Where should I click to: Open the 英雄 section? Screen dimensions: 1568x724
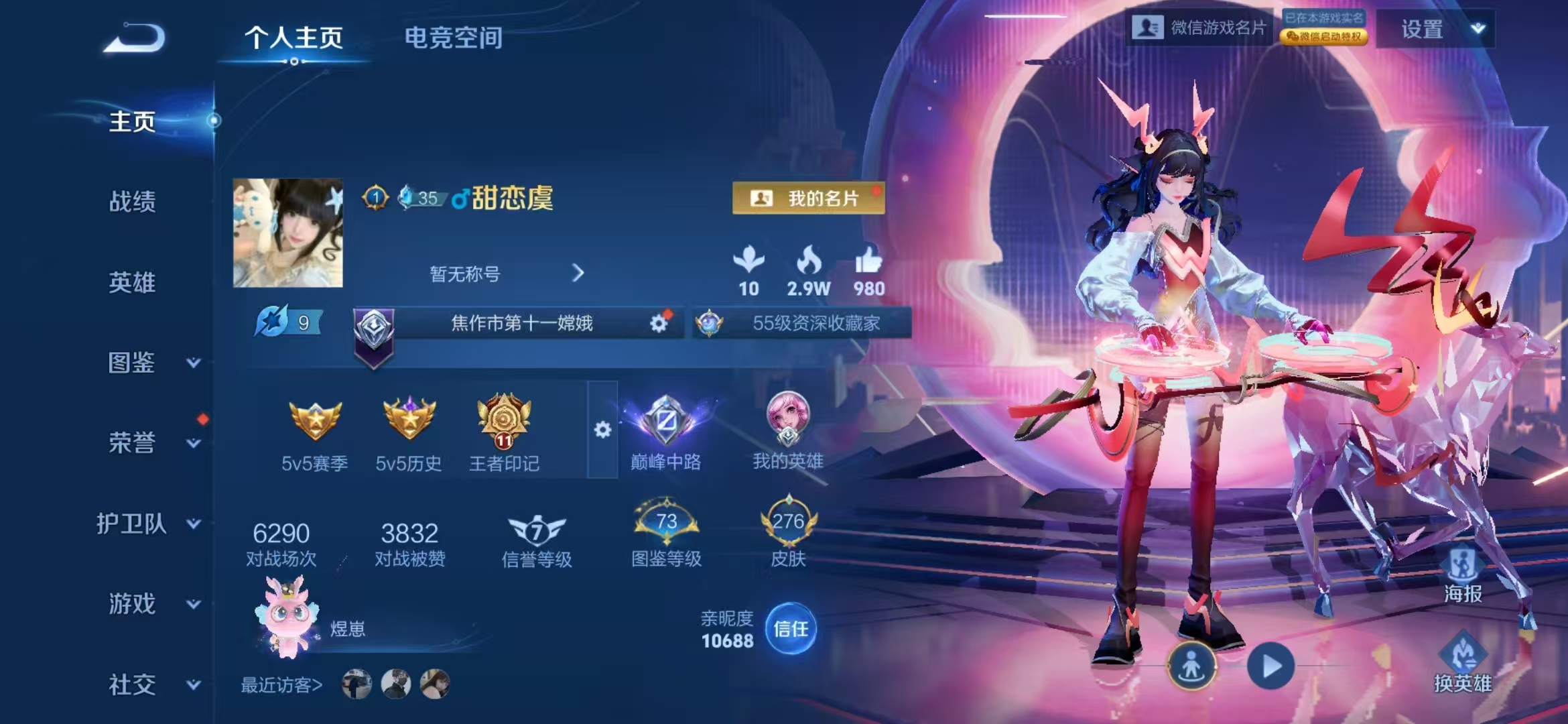point(133,282)
